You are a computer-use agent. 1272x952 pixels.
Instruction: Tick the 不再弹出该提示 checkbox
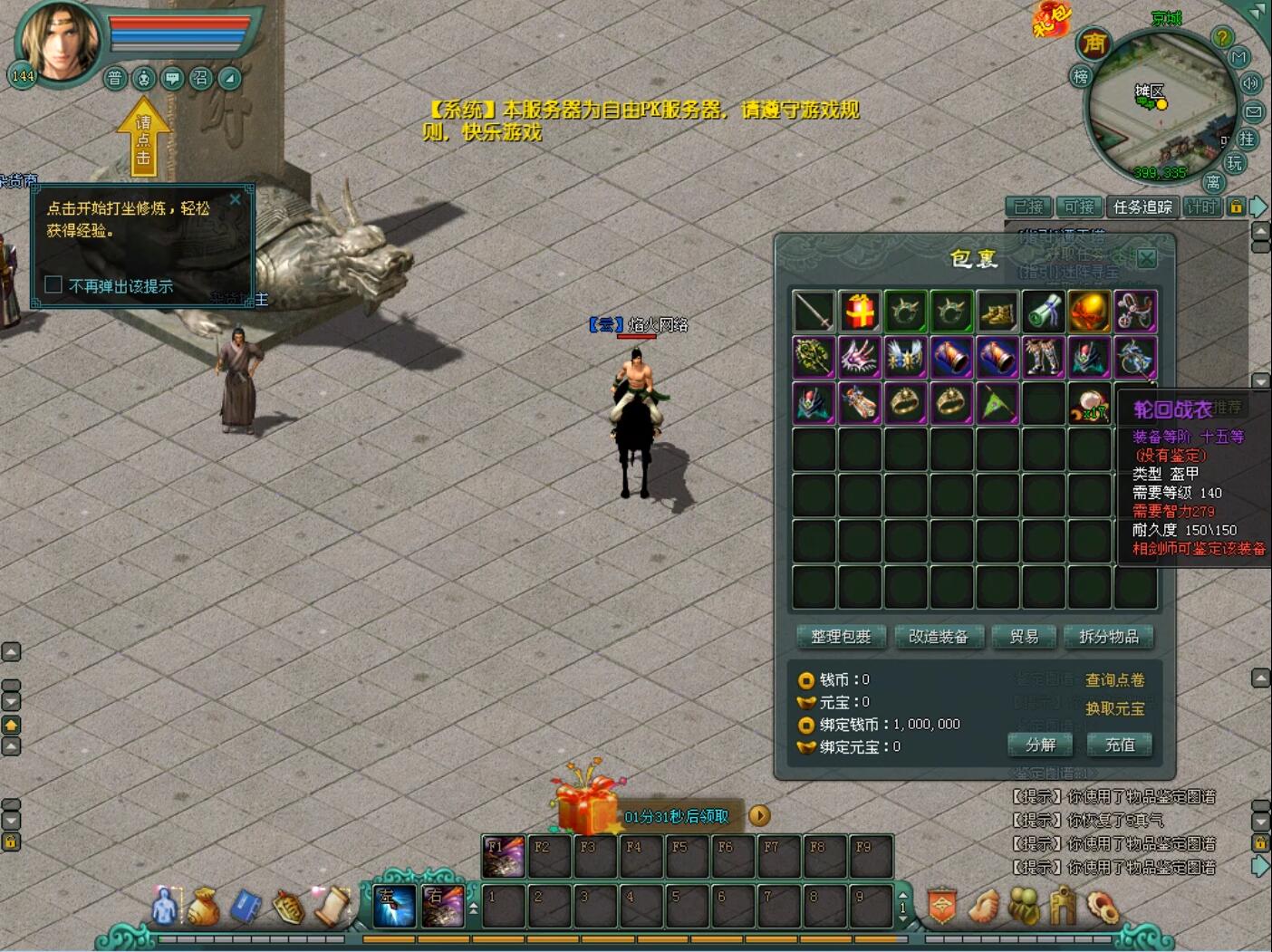[x=54, y=285]
